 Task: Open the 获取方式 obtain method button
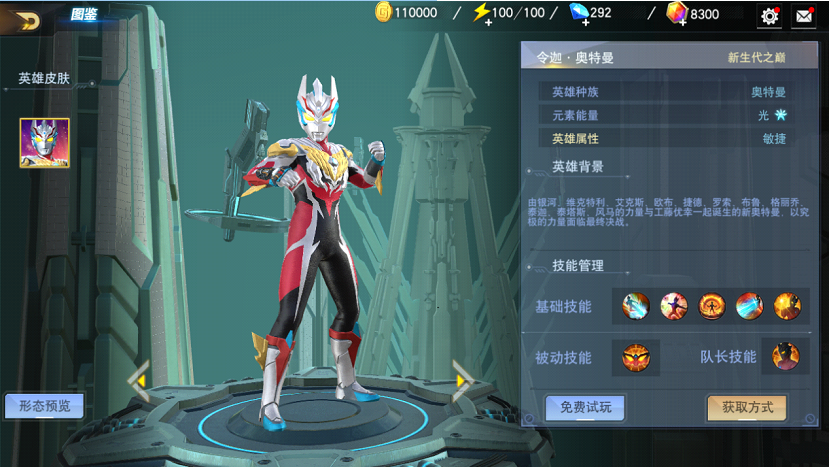[x=746, y=407]
